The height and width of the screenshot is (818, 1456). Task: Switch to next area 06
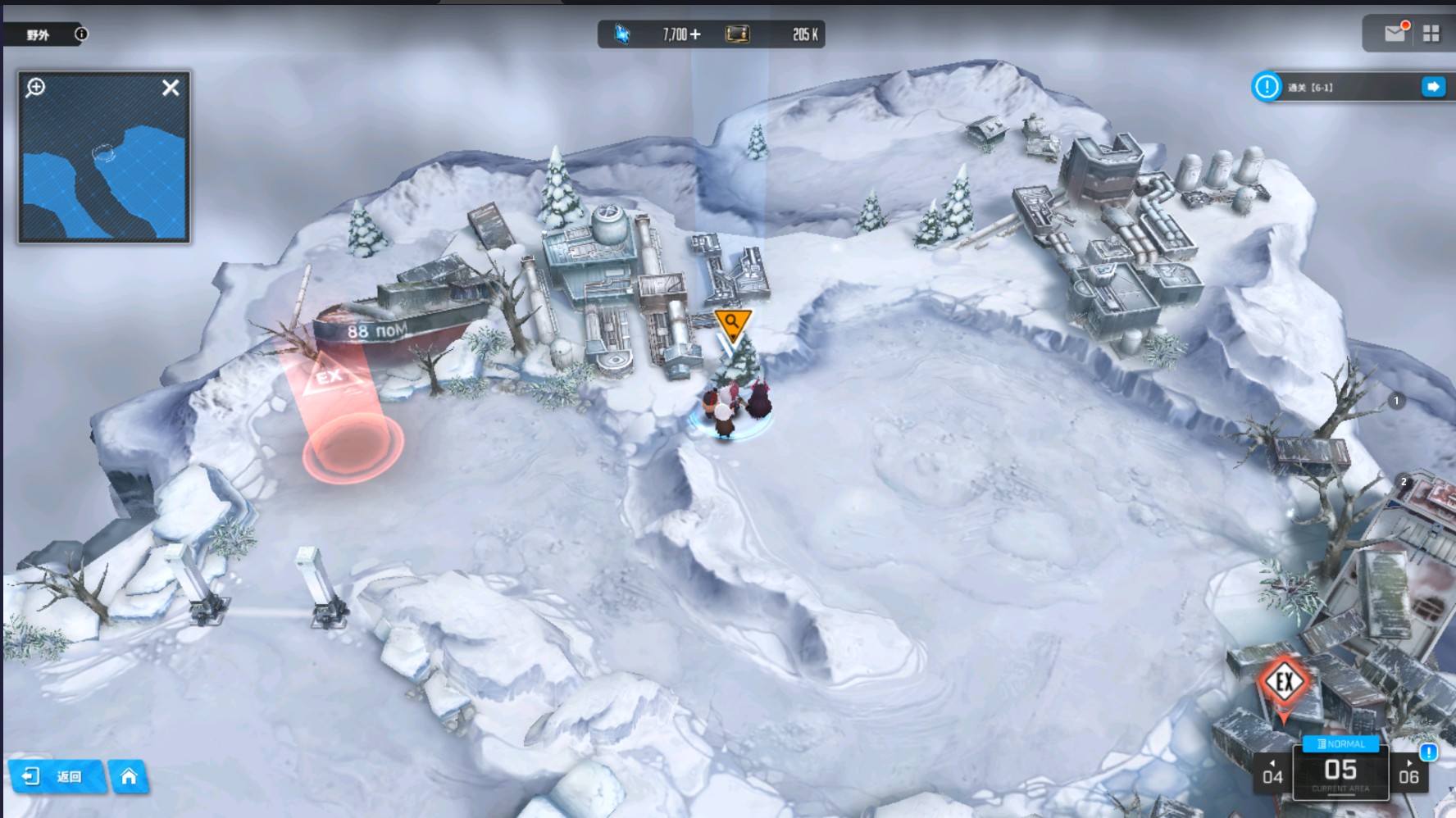1408,774
